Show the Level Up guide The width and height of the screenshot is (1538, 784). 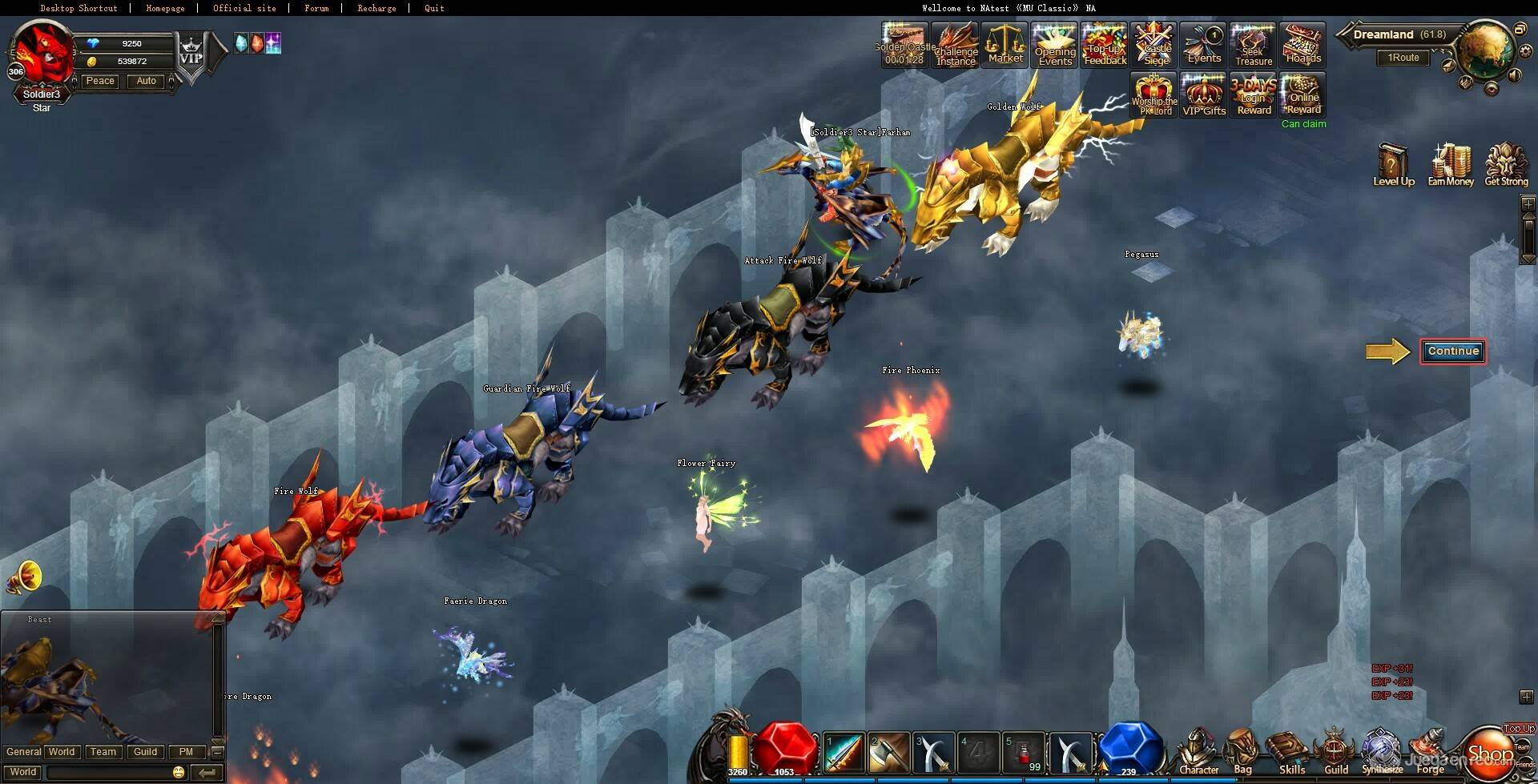[x=1393, y=164]
